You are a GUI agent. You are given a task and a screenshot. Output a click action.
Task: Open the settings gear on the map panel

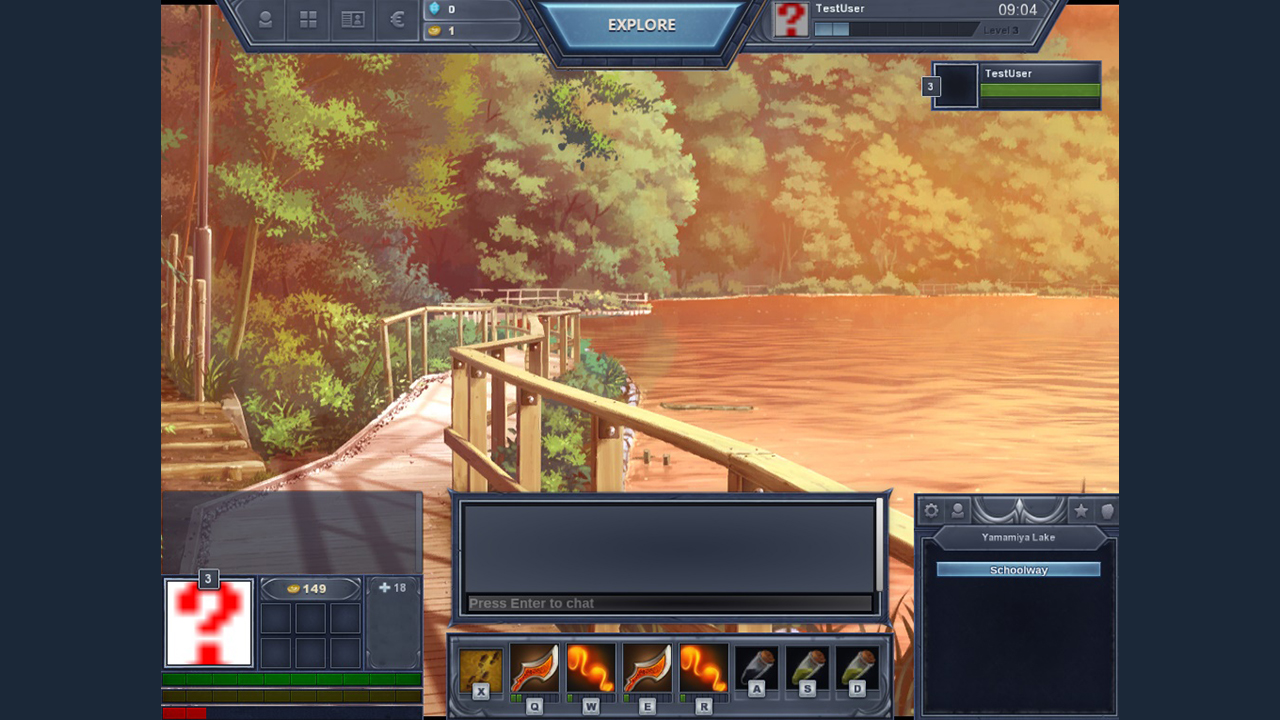931,511
